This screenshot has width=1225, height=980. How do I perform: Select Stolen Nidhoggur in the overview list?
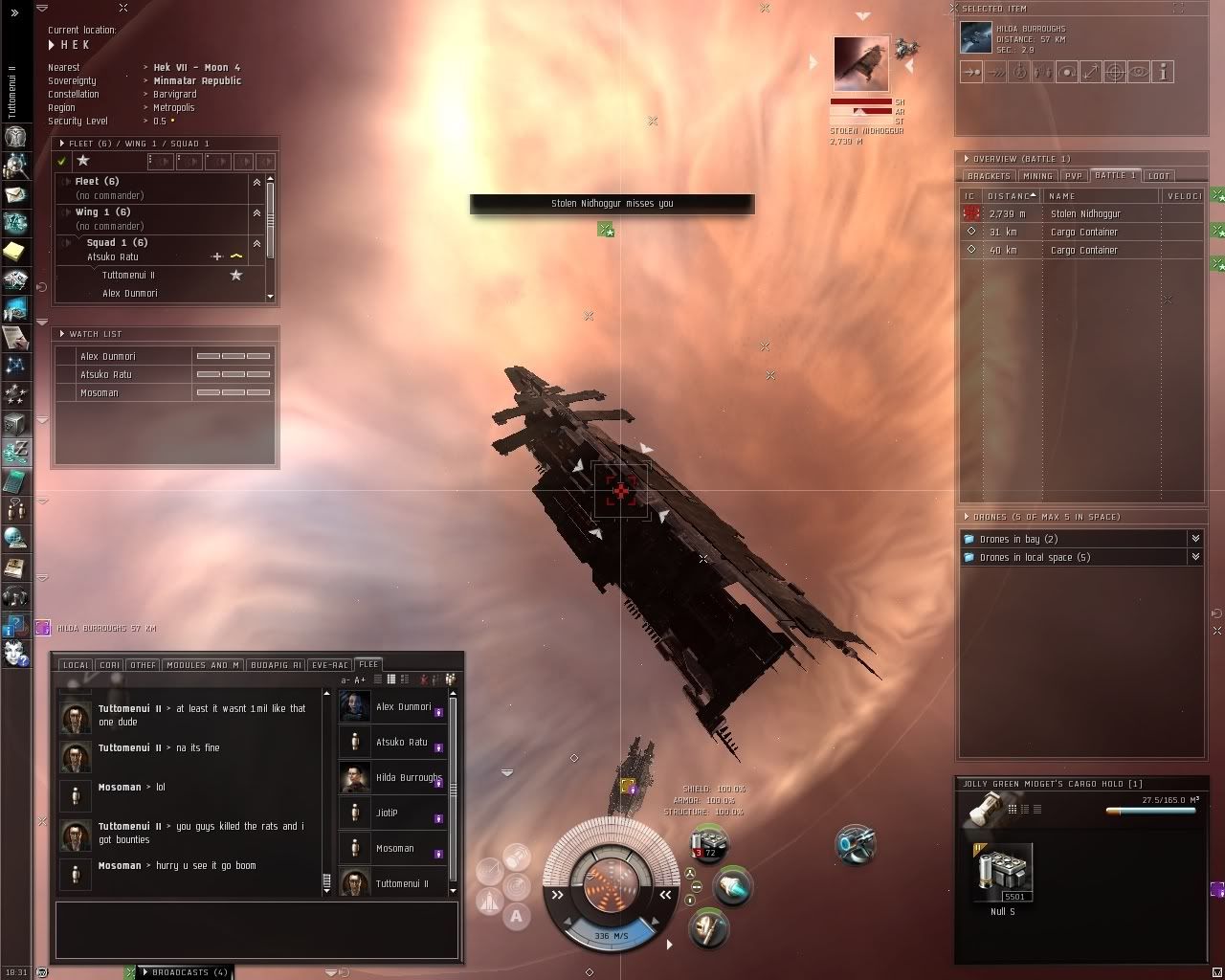(1085, 214)
